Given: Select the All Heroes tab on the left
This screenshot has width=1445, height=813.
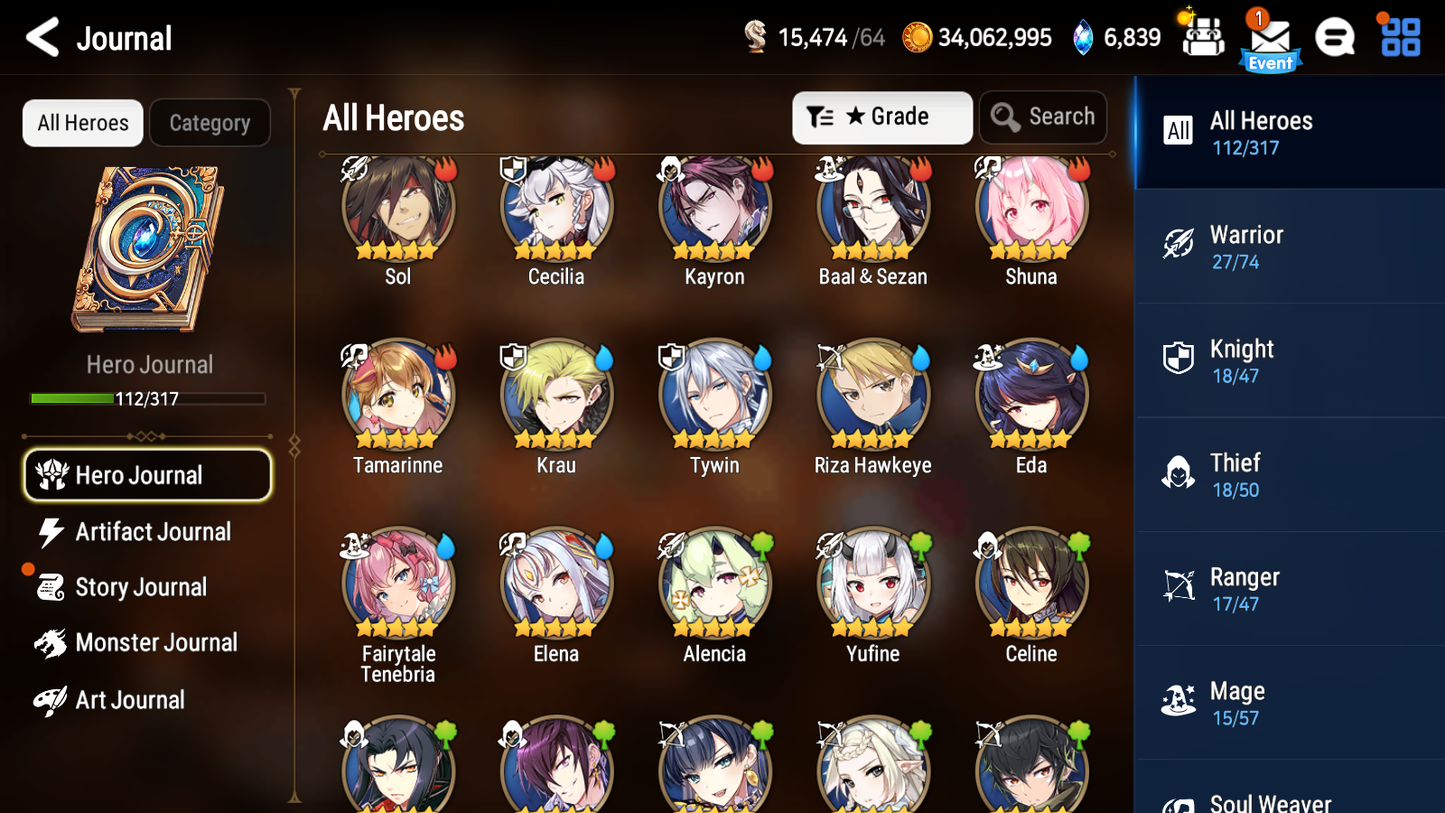Looking at the screenshot, I should pos(82,122).
